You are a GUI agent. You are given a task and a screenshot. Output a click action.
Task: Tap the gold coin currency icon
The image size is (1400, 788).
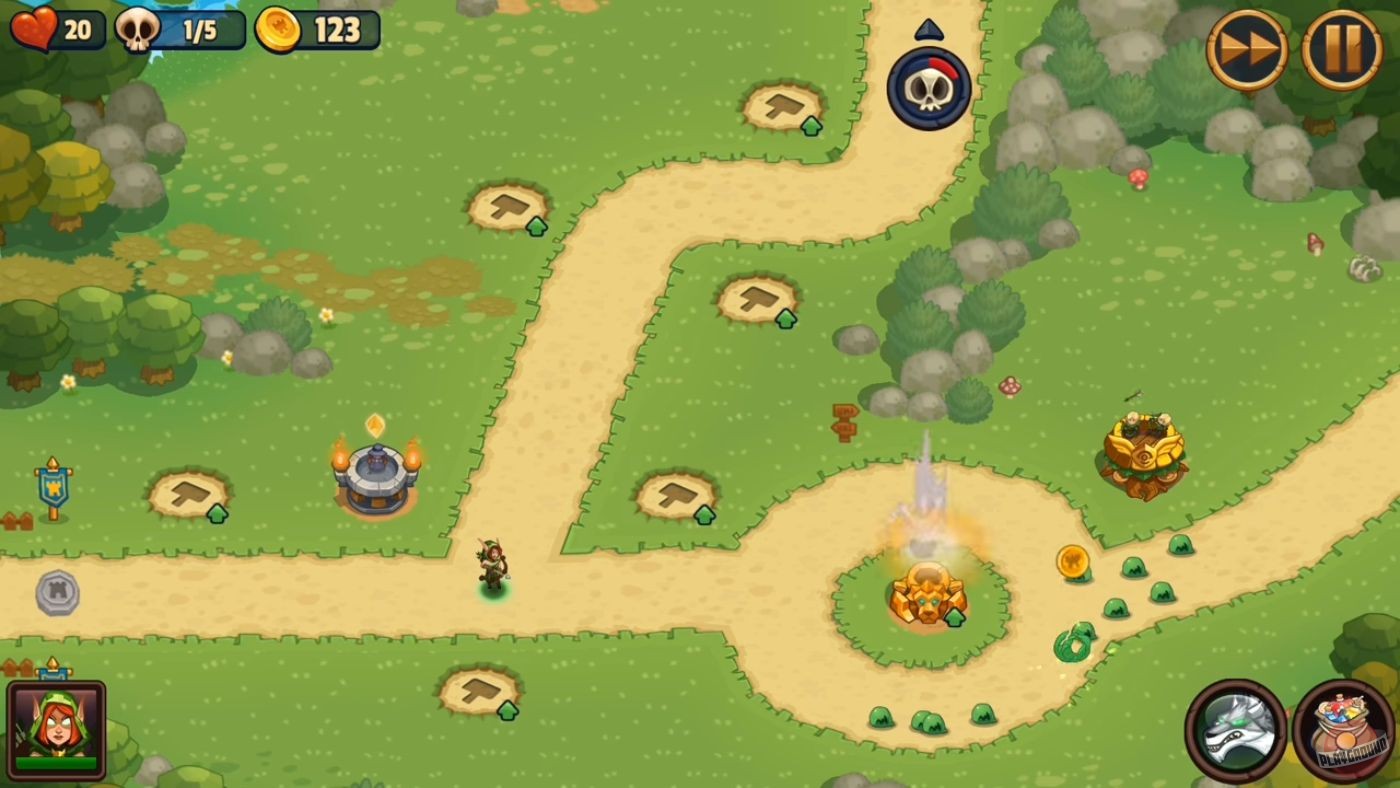tap(280, 29)
